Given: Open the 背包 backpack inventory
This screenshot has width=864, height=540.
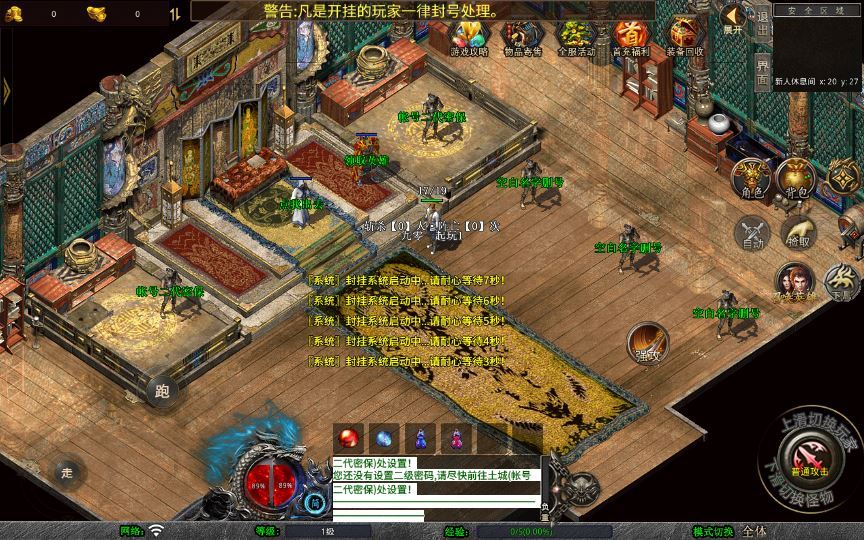Looking at the screenshot, I should (x=797, y=179).
